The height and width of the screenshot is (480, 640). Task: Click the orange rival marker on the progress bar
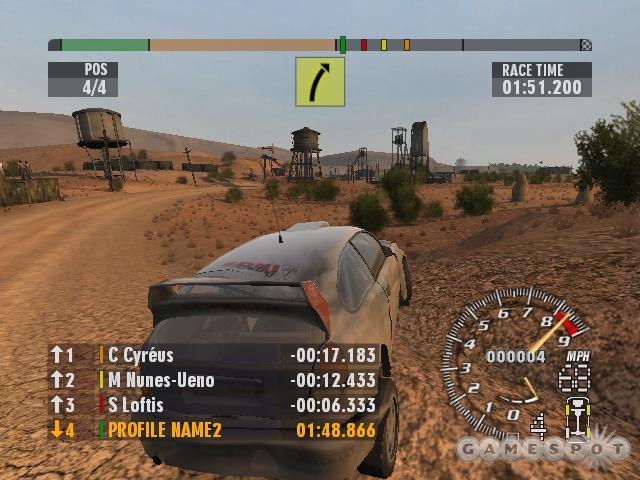click(x=407, y=45)
